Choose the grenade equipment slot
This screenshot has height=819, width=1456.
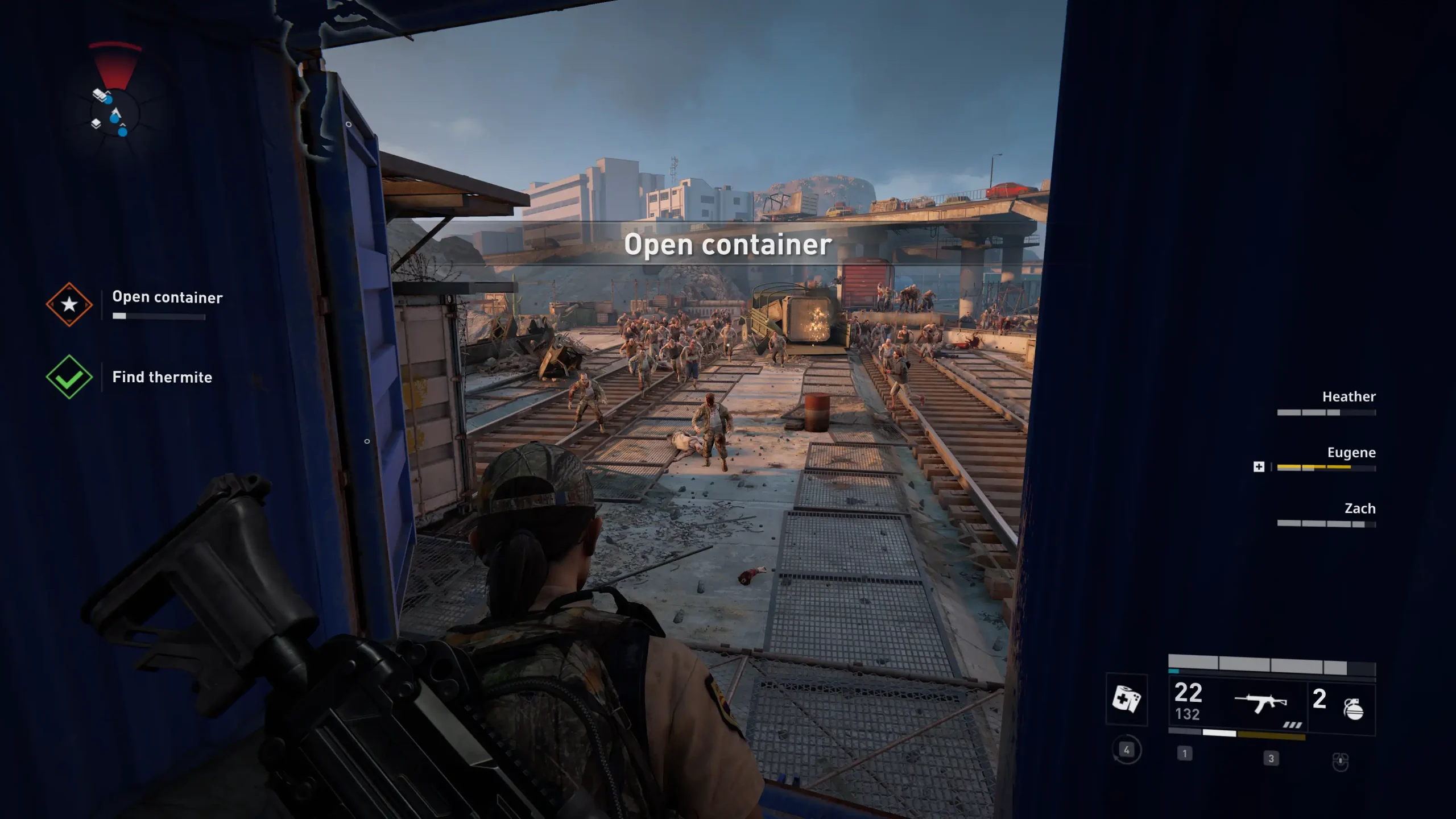coord(1352,708)
